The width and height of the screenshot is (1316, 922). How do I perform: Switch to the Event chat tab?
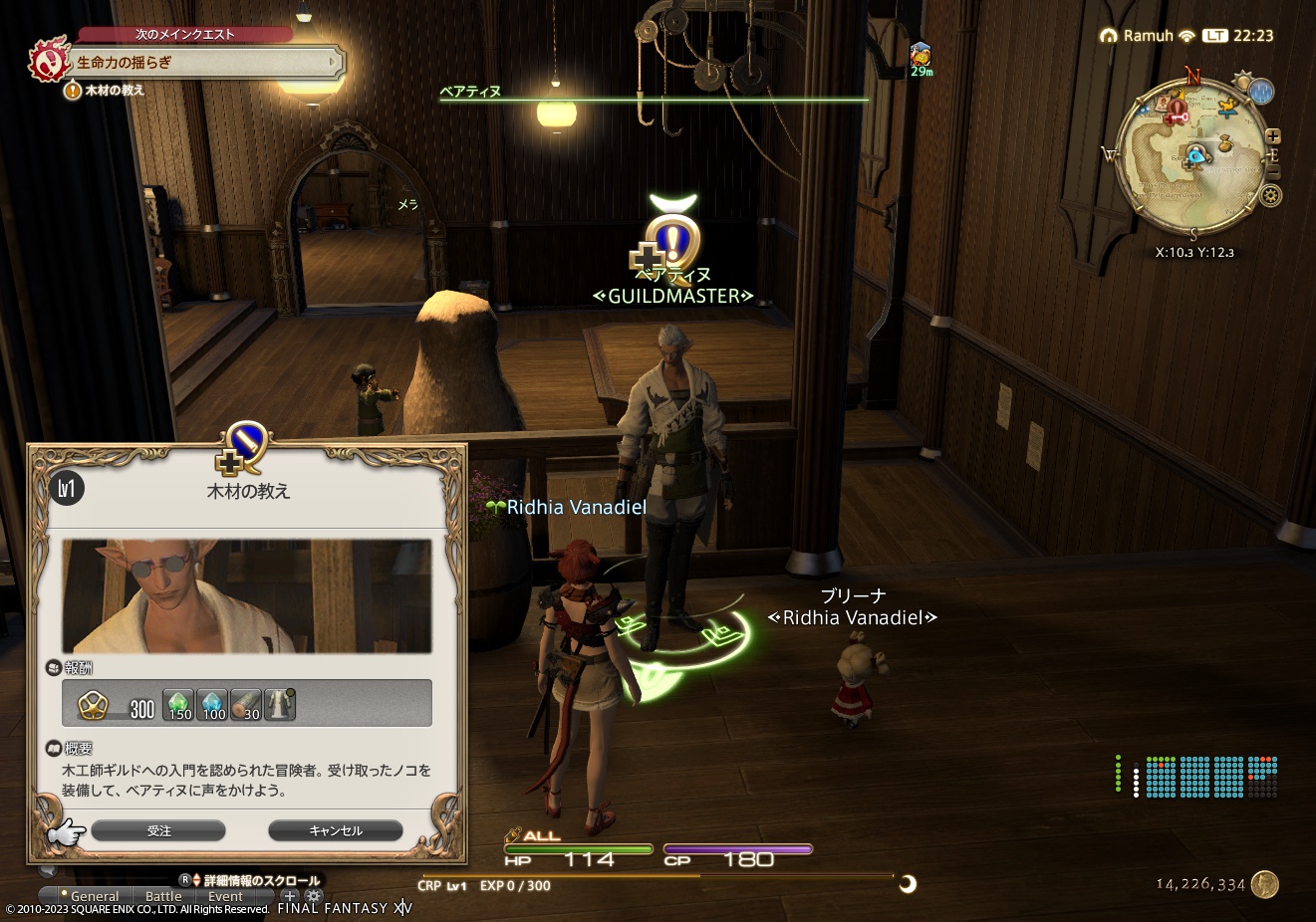pyautogui.click(x=225, y=896)
